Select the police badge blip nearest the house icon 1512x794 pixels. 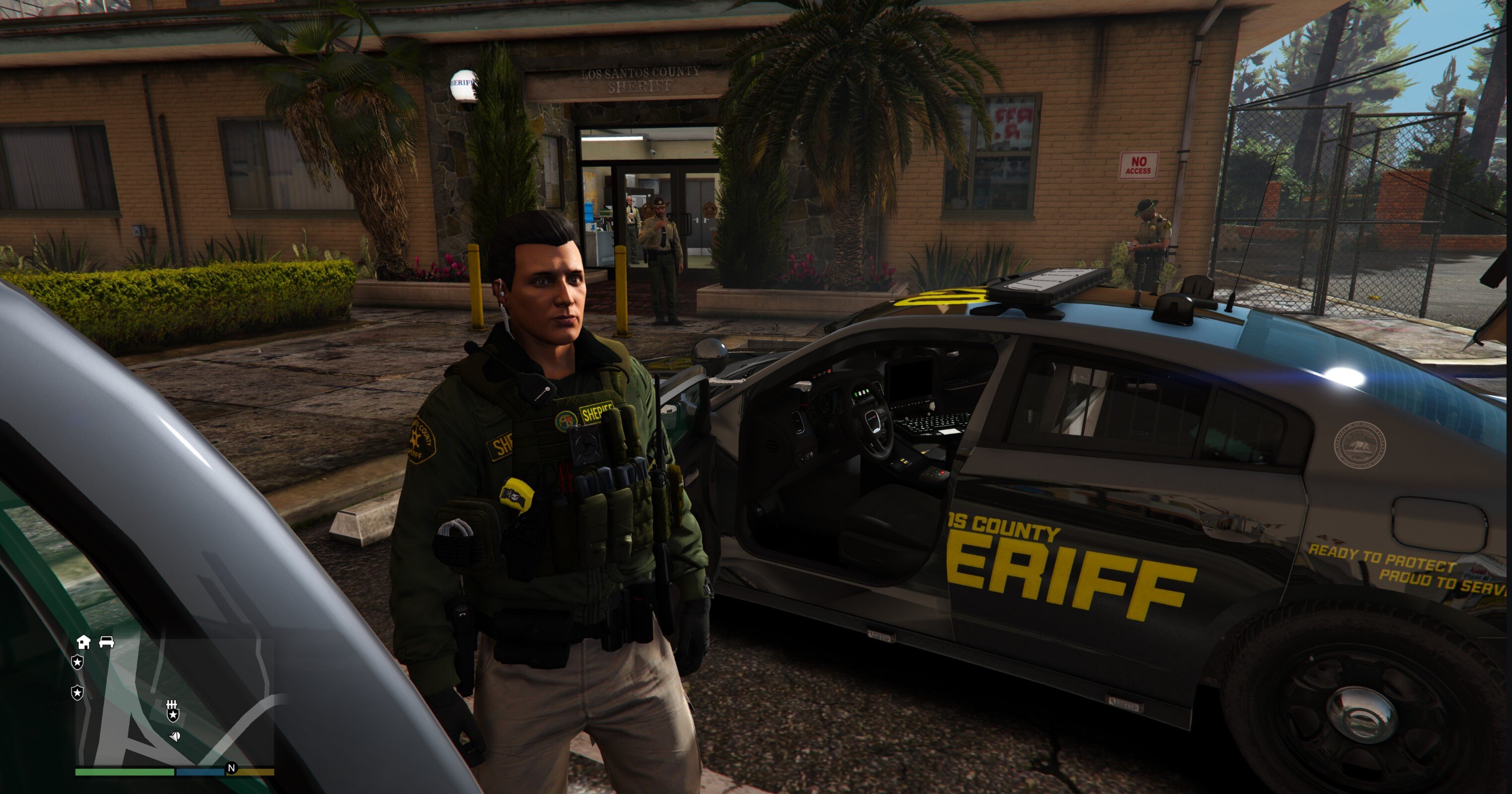(77, 662)
